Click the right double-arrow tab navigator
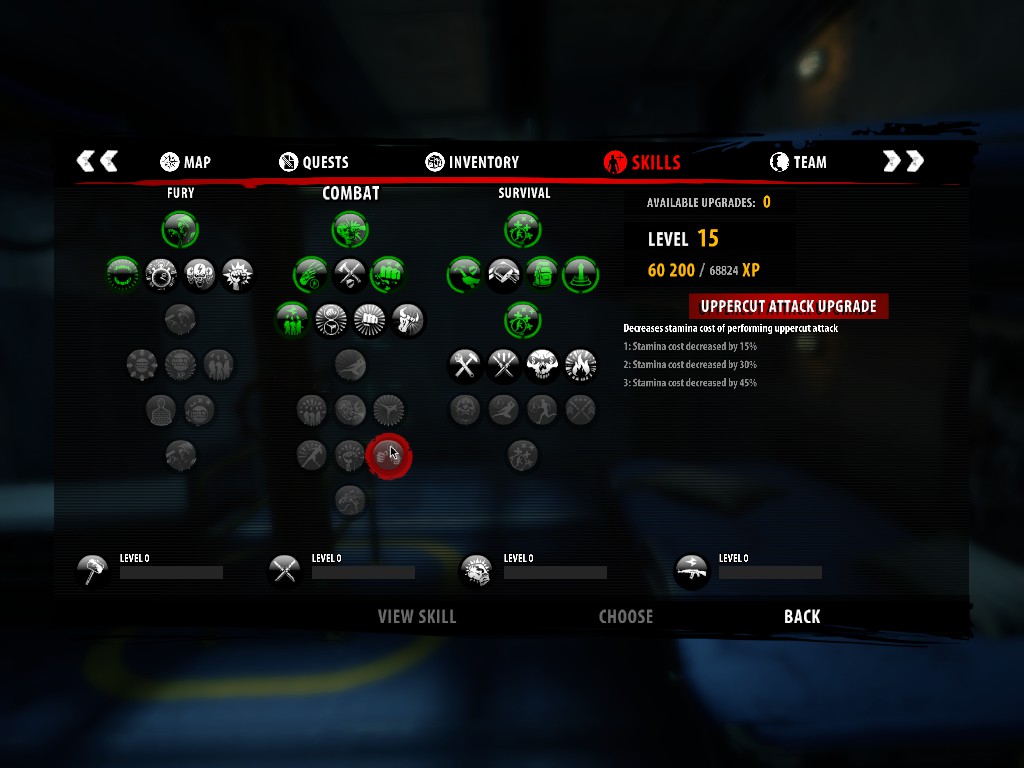 click(x=903, y=161)
